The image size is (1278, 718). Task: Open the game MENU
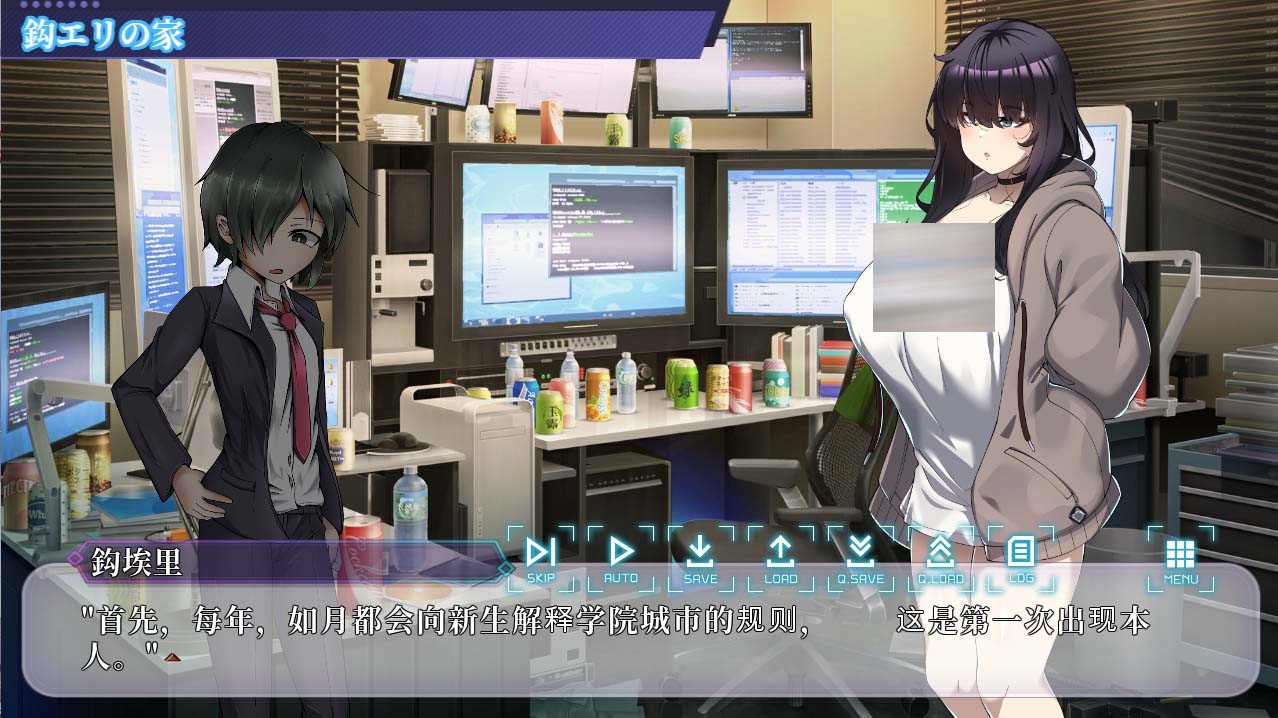pos(1180,558)
